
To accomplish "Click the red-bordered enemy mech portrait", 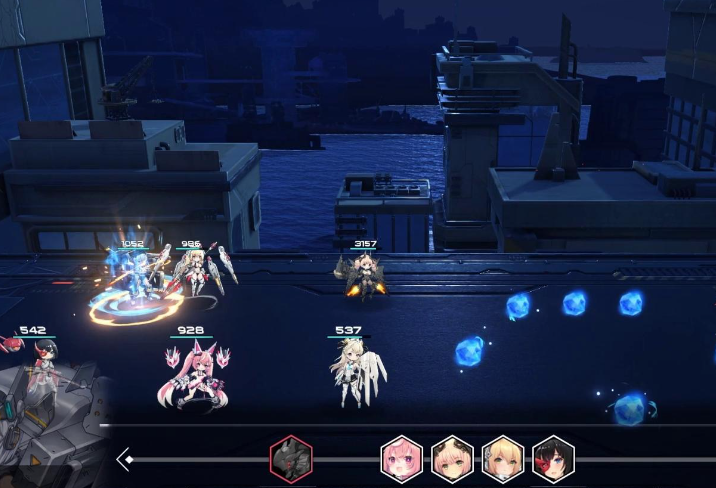I will pos(291,459).
